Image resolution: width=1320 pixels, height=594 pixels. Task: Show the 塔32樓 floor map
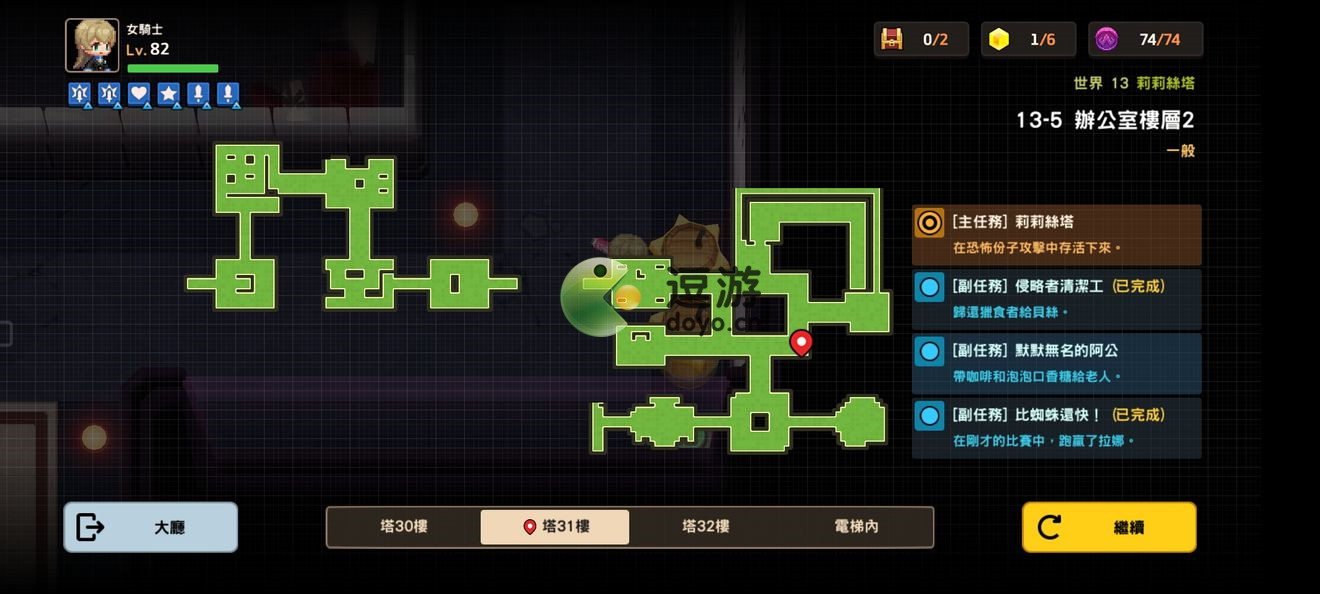tap(706, 527)
